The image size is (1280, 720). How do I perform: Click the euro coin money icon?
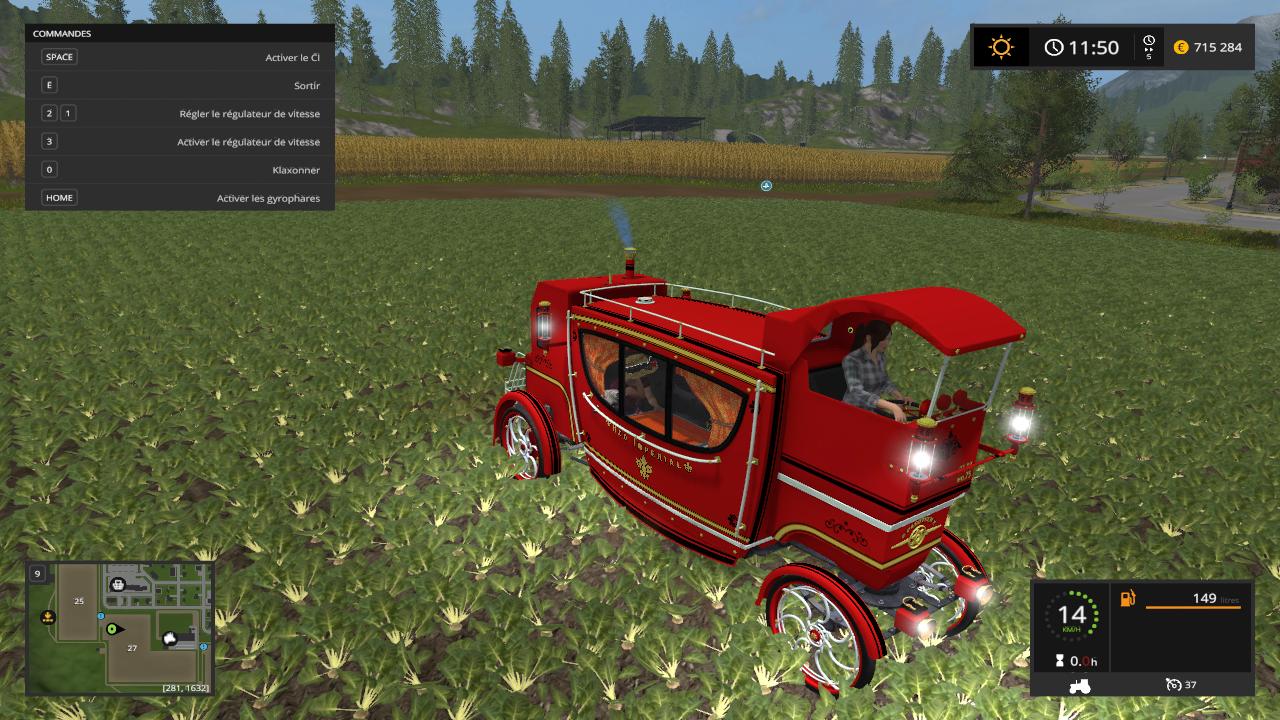coord(1181,47)
